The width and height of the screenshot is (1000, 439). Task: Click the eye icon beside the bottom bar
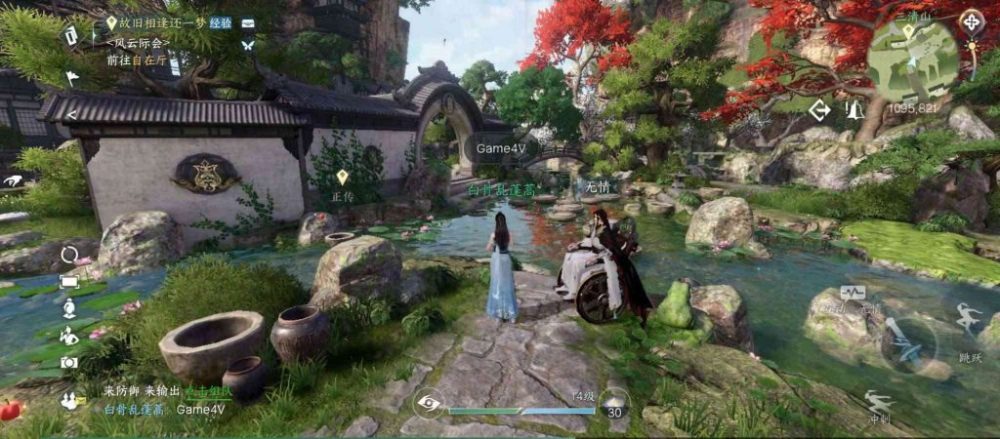pyautogui.click(x=428, y=402)
